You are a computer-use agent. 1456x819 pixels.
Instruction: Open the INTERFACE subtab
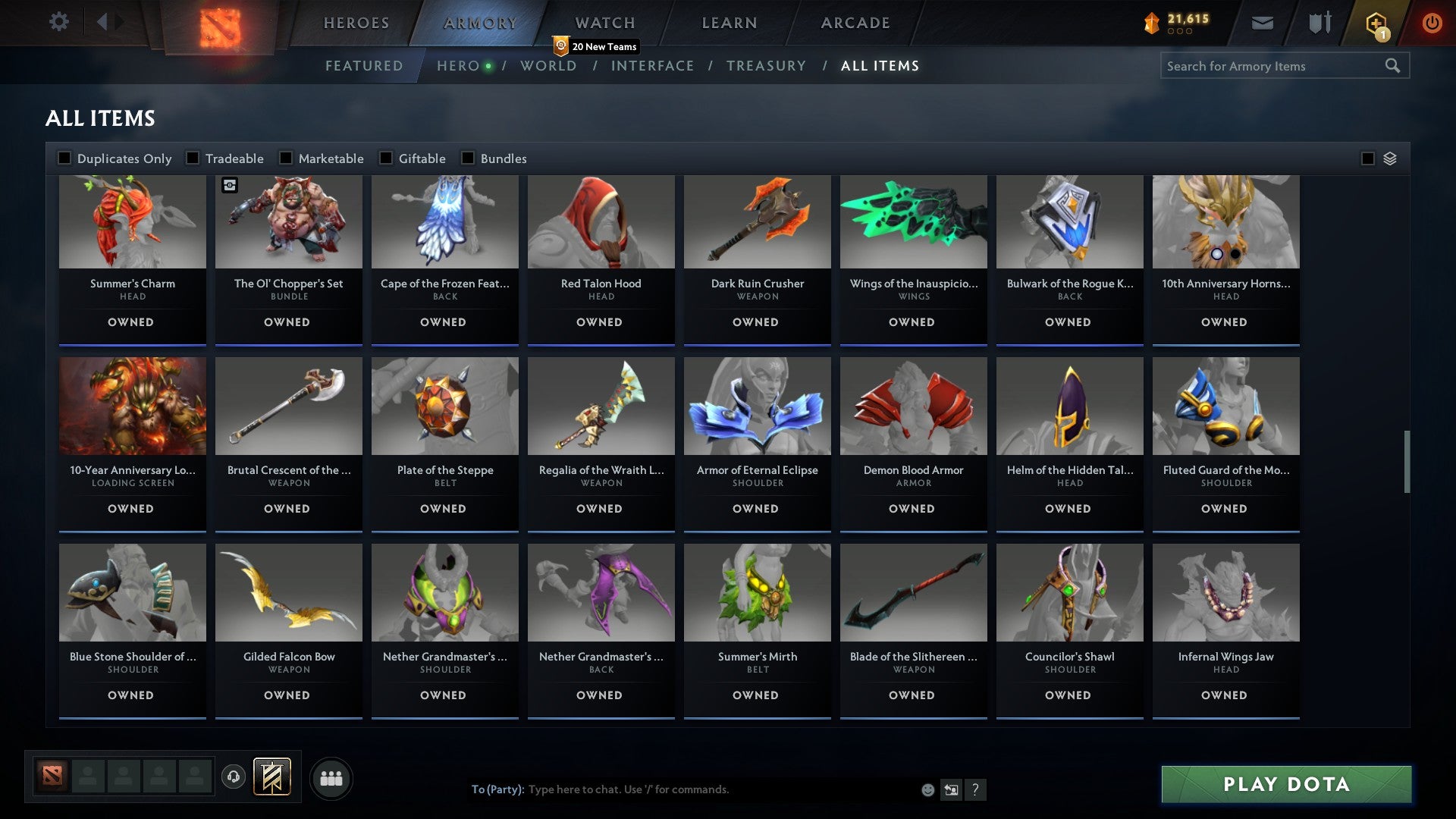click(x=654, y=66)
